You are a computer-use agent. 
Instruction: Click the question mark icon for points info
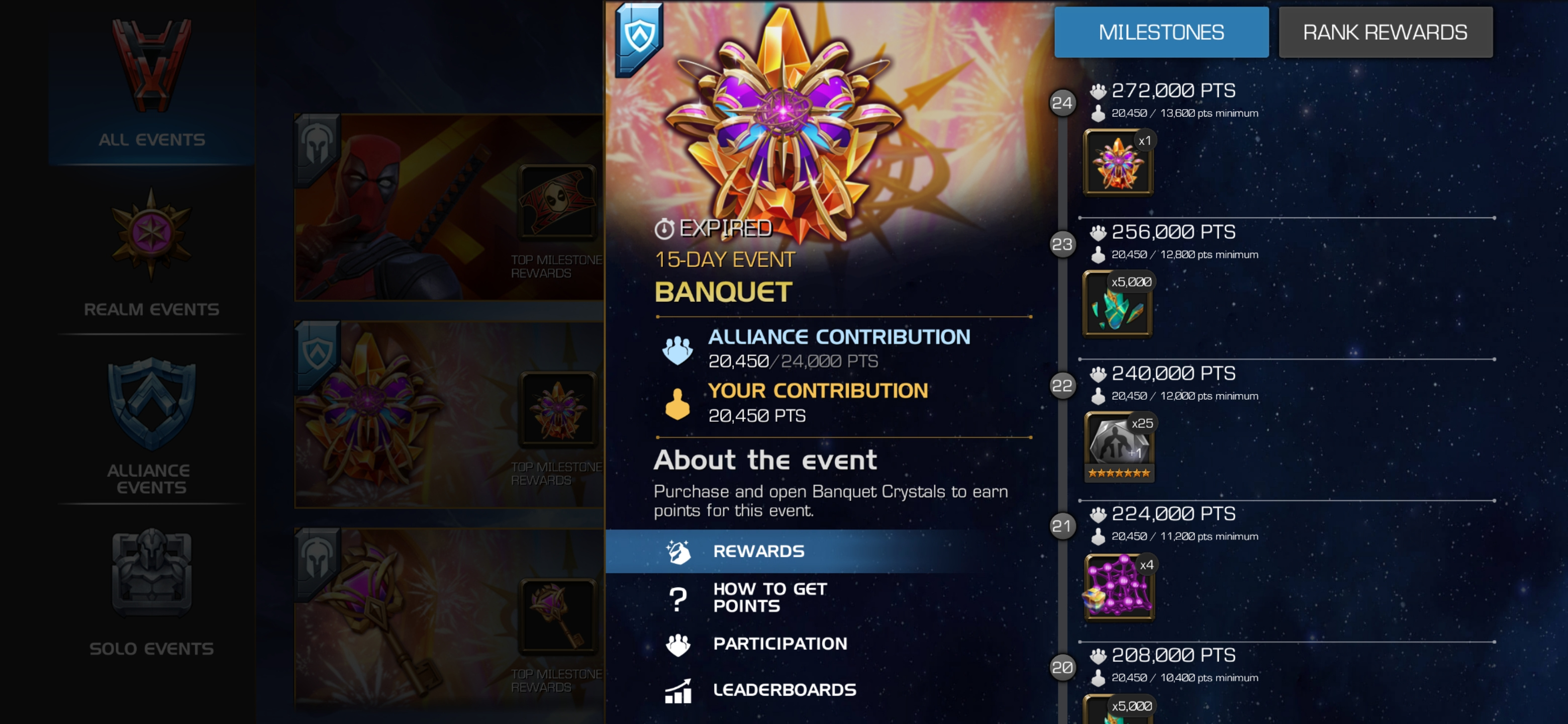coord(677,597)
